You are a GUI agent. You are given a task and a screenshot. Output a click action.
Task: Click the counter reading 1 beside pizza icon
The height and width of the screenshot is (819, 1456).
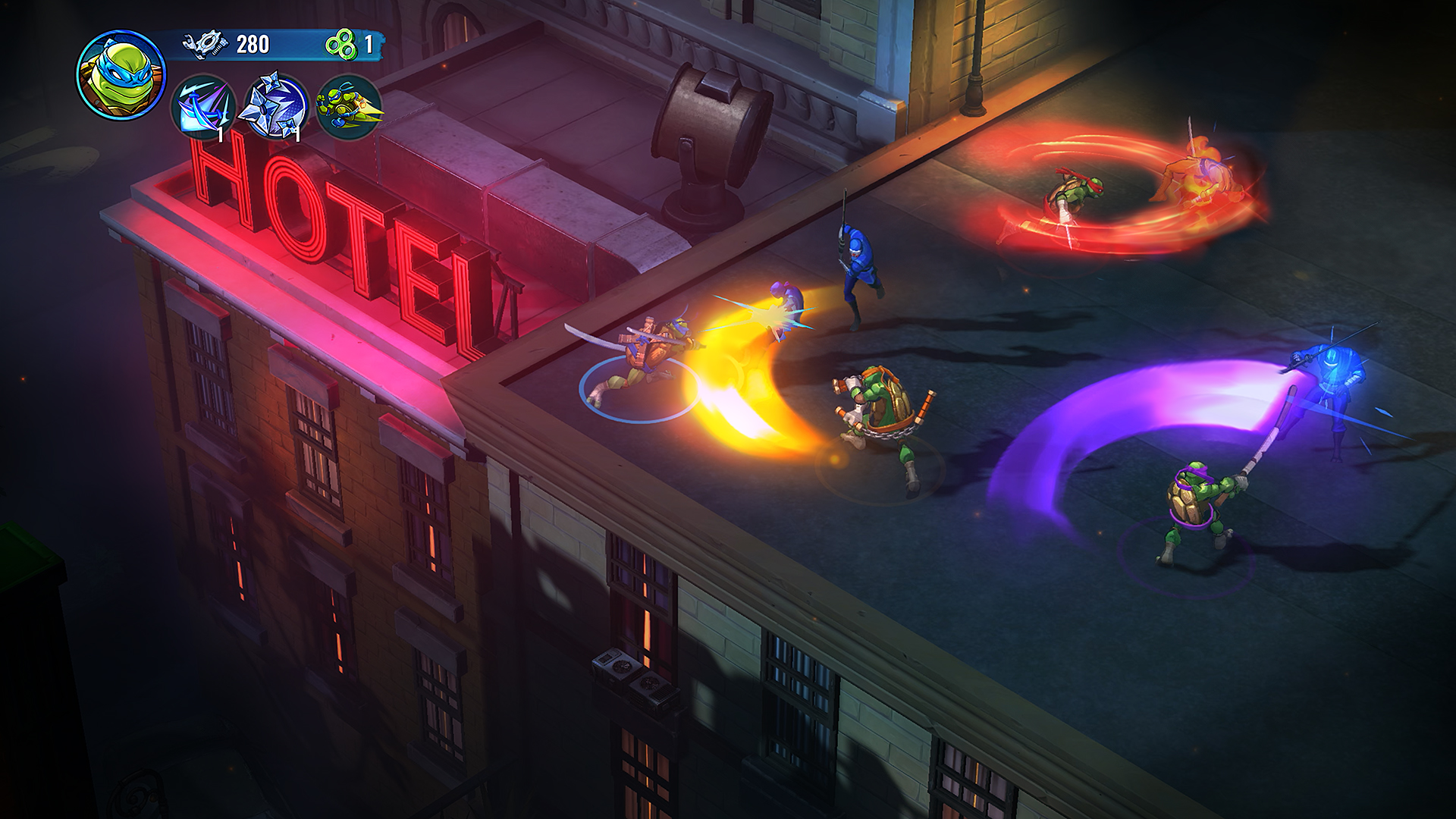tap(369, 43)
